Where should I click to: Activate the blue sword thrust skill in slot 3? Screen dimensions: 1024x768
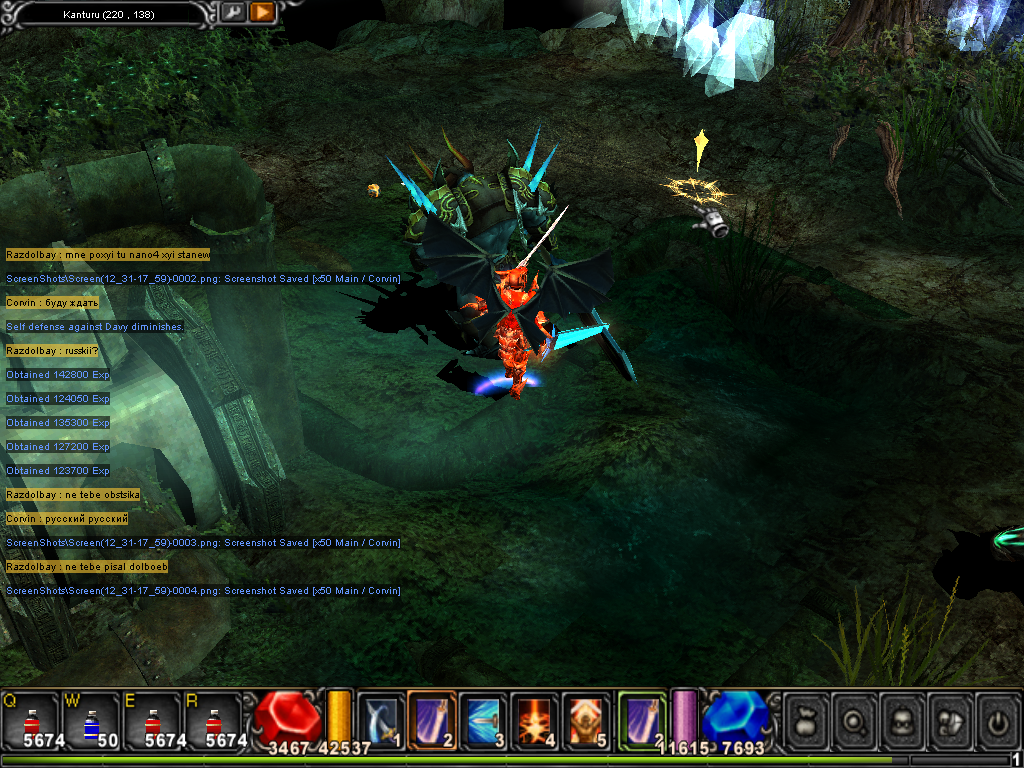tap(483, 720)
